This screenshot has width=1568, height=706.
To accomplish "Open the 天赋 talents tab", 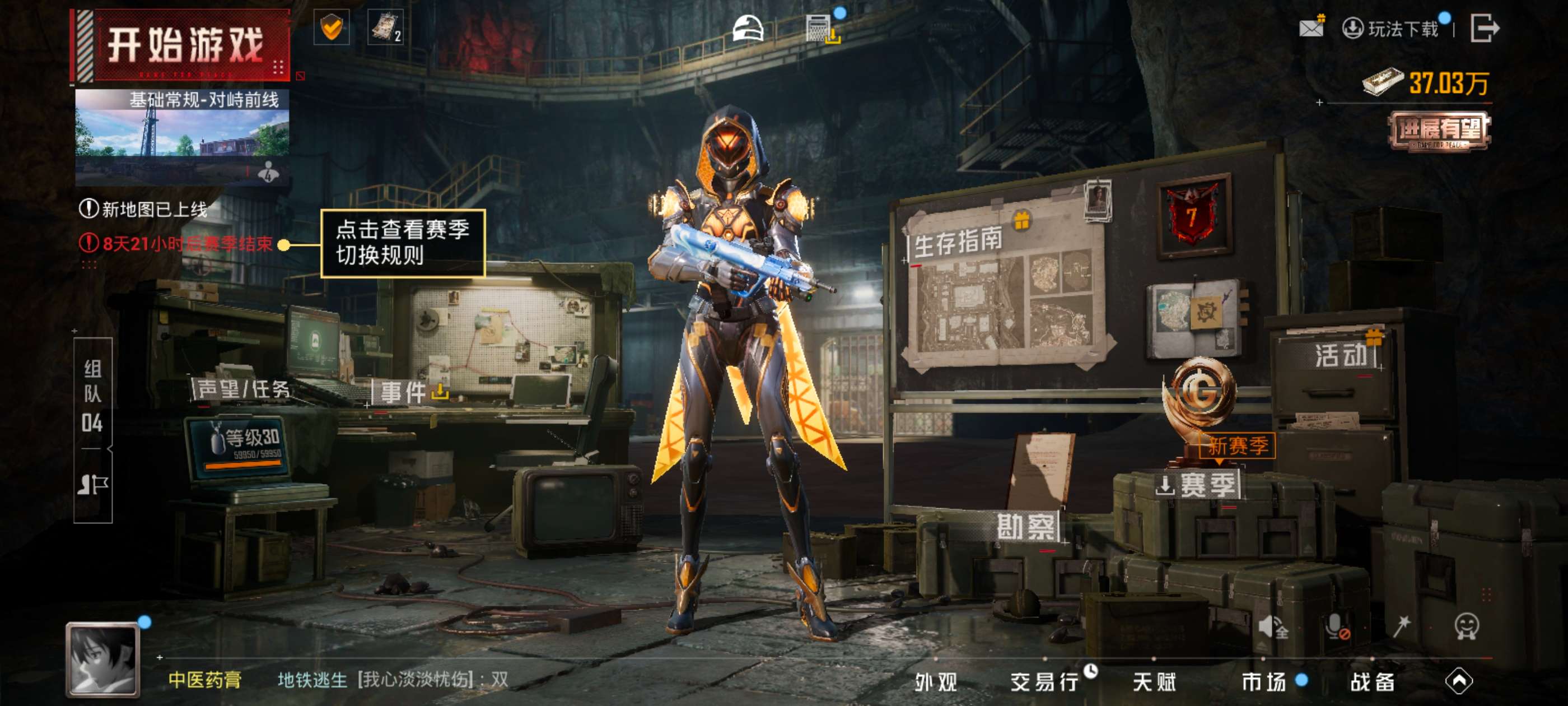I will [1154, 682].
